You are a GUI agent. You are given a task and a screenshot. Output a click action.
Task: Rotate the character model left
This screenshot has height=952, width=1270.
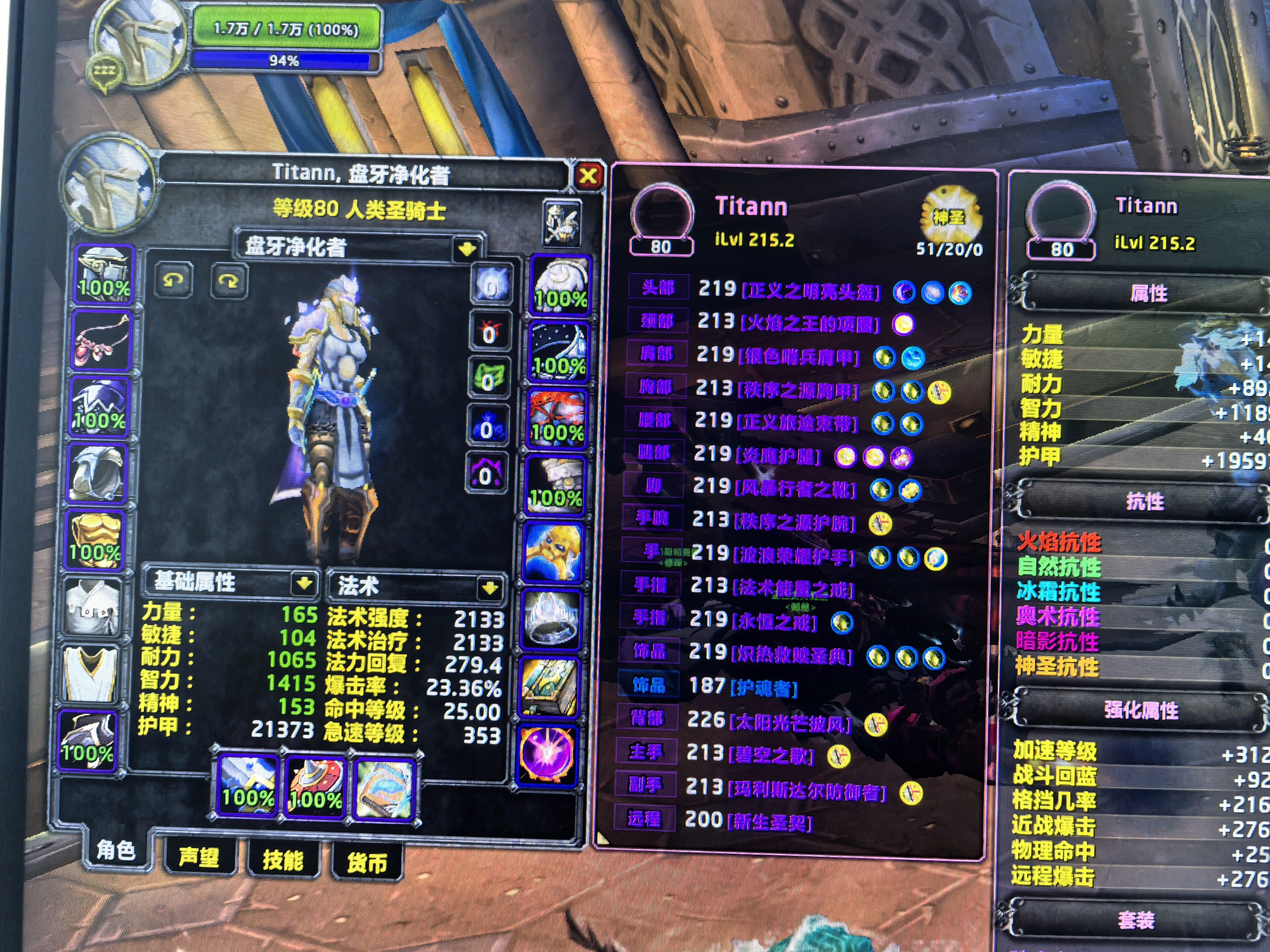[173, 280]
